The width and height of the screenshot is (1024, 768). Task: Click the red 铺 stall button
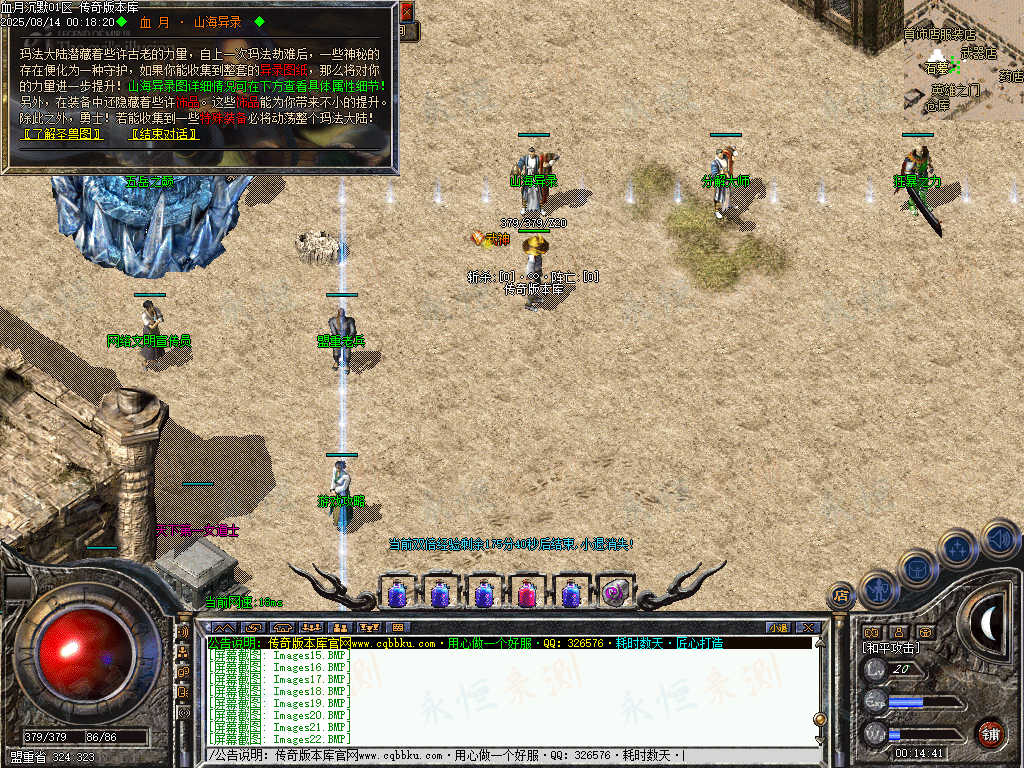coord(989,732)
